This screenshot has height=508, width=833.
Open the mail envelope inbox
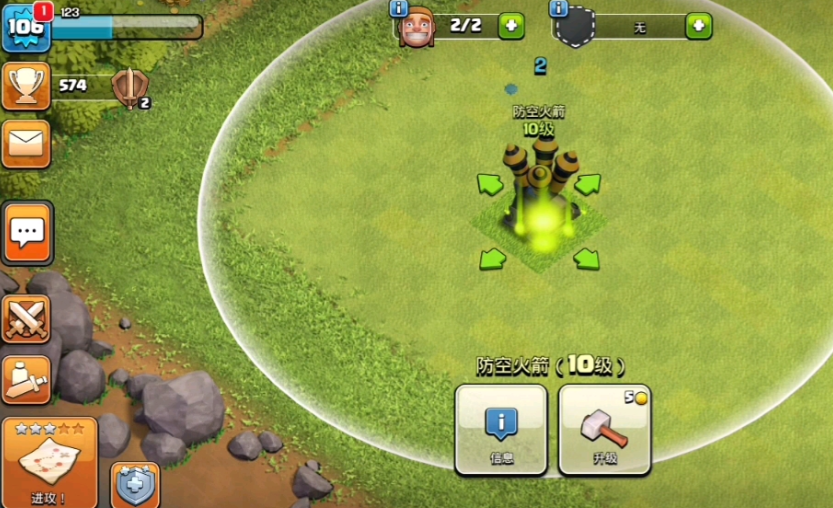click(26, 144)
